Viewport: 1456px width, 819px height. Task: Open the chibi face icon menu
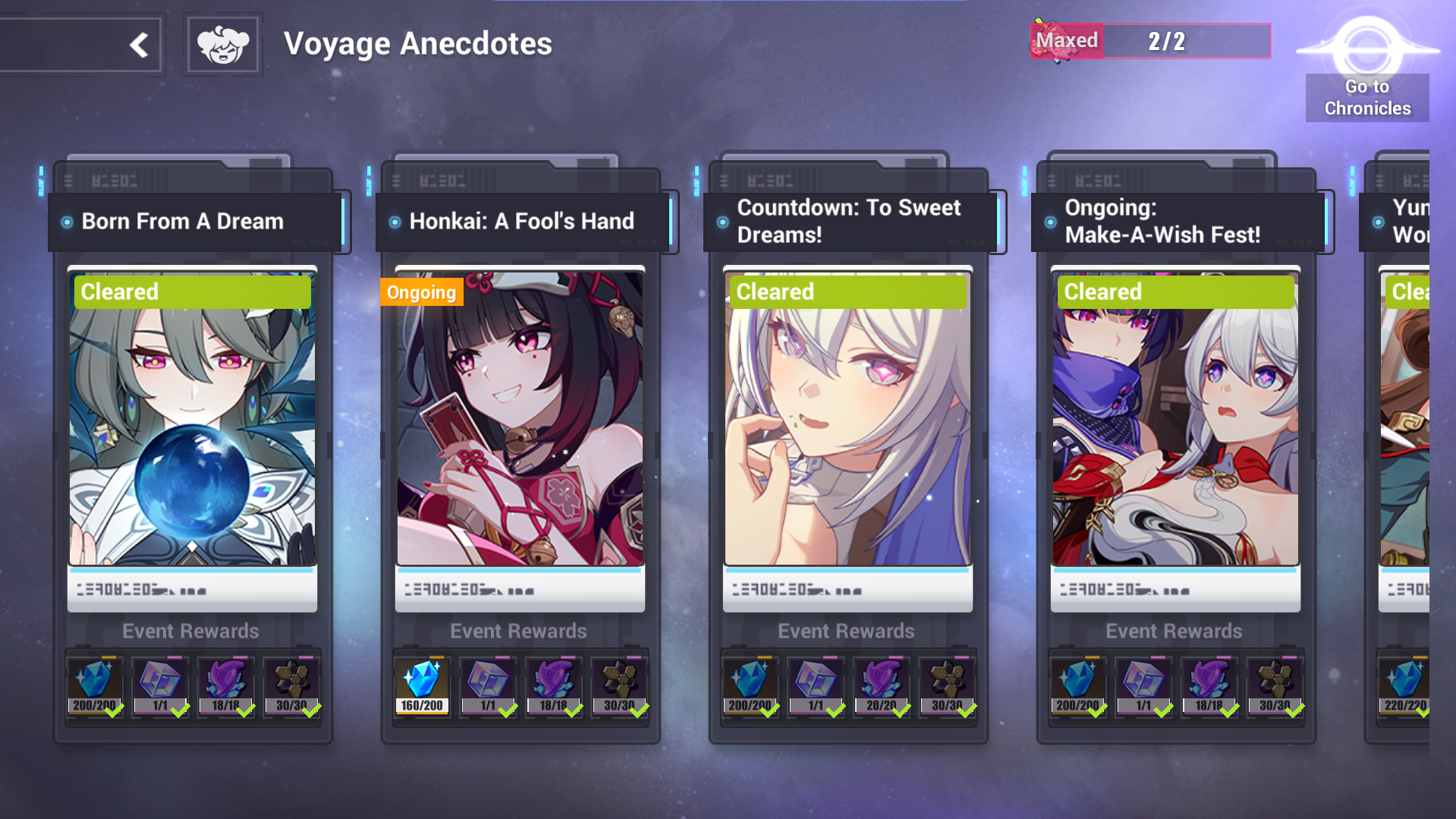223,45
